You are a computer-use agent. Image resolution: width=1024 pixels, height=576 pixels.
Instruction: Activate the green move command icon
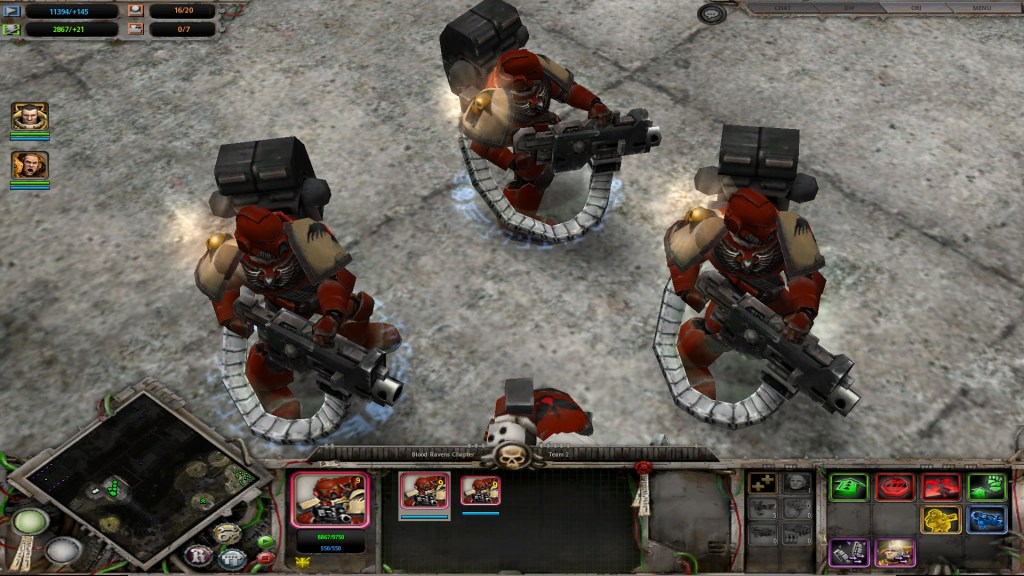(x=848, y=487)
